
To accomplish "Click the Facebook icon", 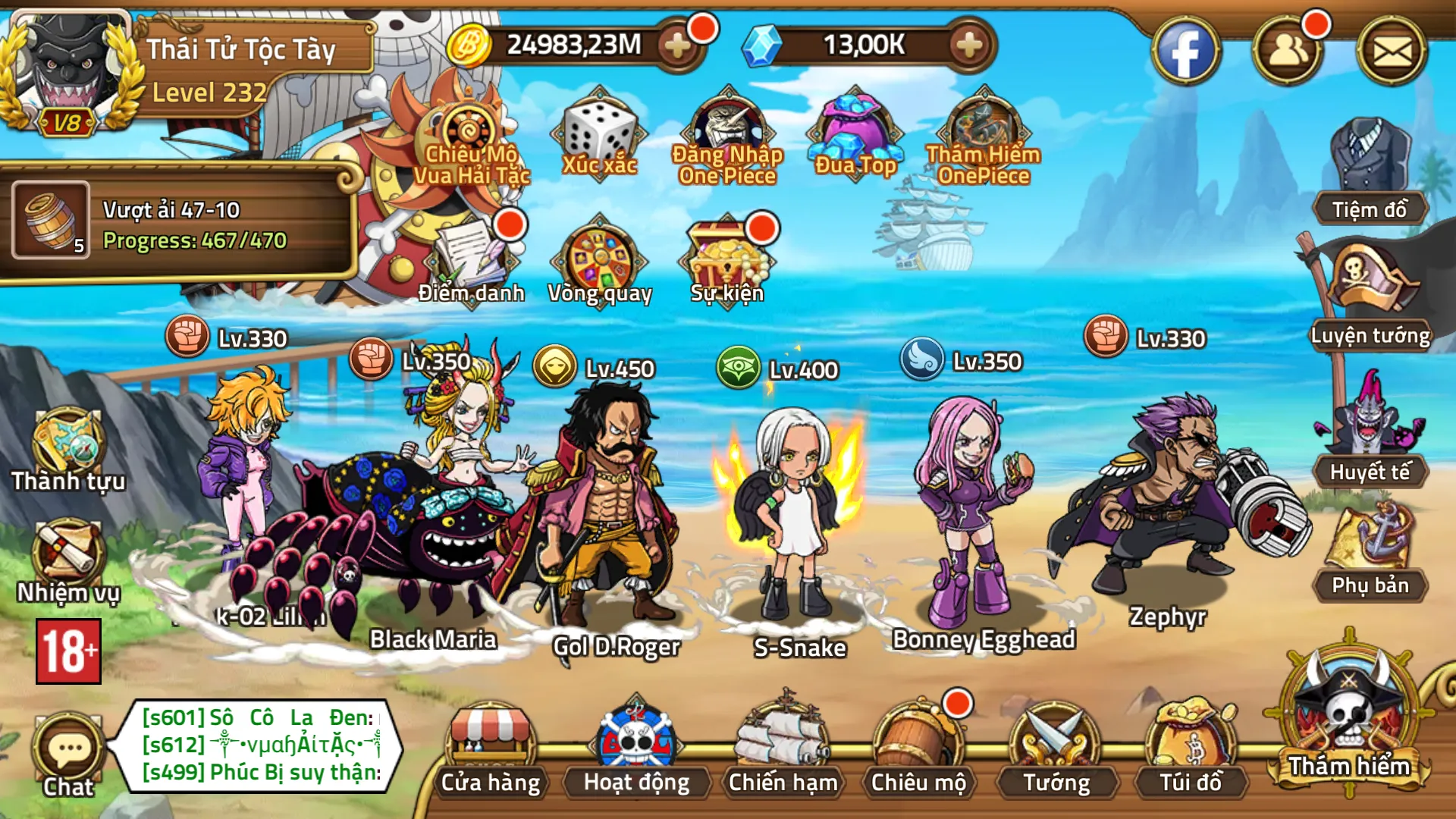I will pyautogui.click(x=1185, y=52).
